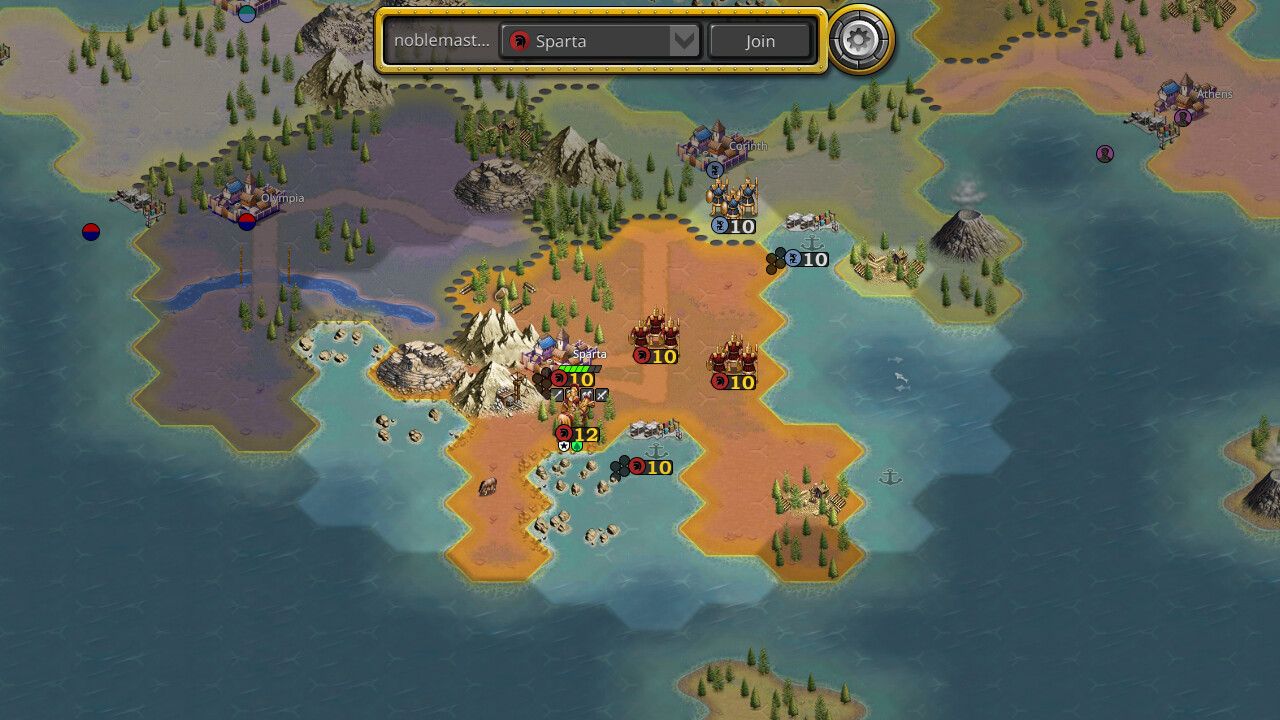Click the star shield badge on the strength-12 unit
Image resolution: width=1280 pixels, height=720 pixels.
564,445
